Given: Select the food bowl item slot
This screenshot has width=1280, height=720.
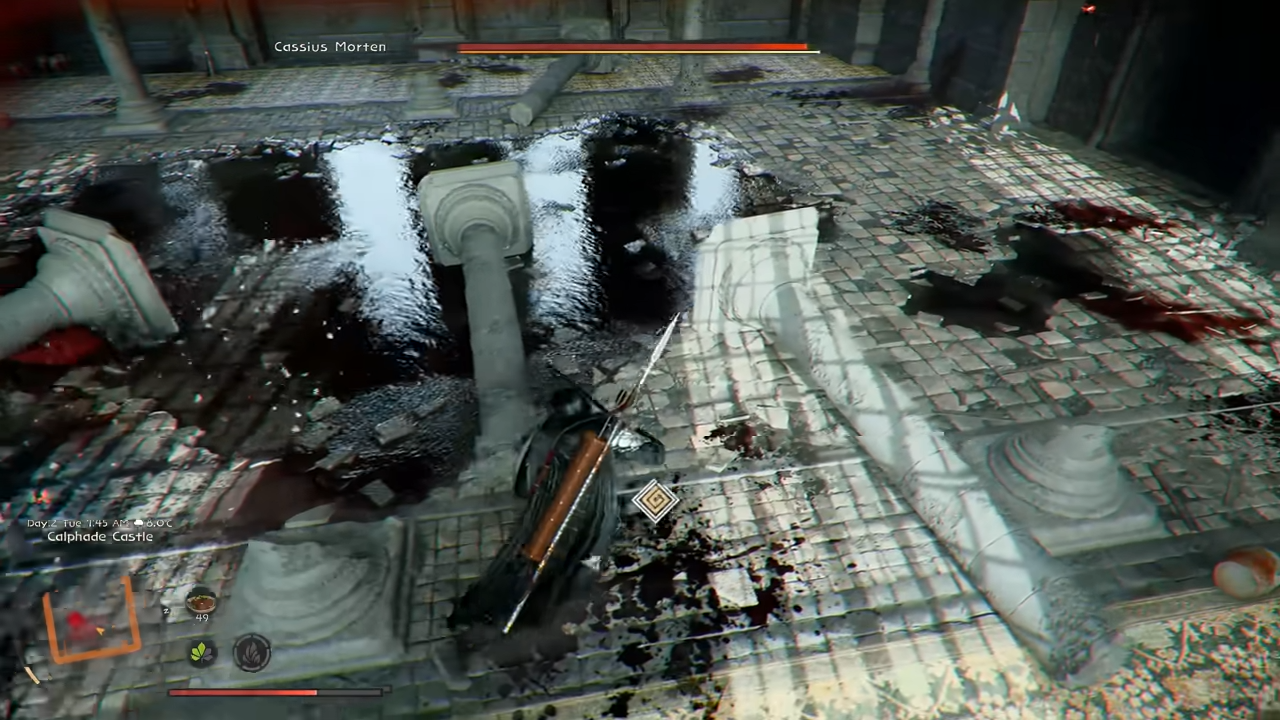Looking at the screenshot, I should (201, 600).
